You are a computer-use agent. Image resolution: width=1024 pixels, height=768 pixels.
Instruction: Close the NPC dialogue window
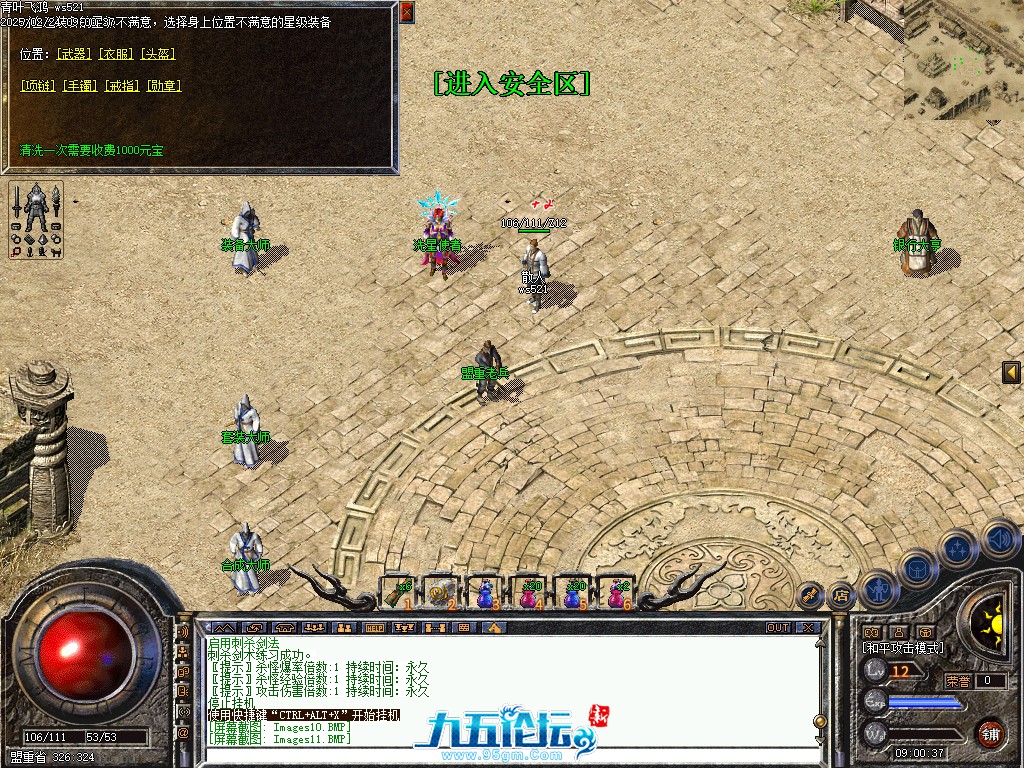click(406, 12)
